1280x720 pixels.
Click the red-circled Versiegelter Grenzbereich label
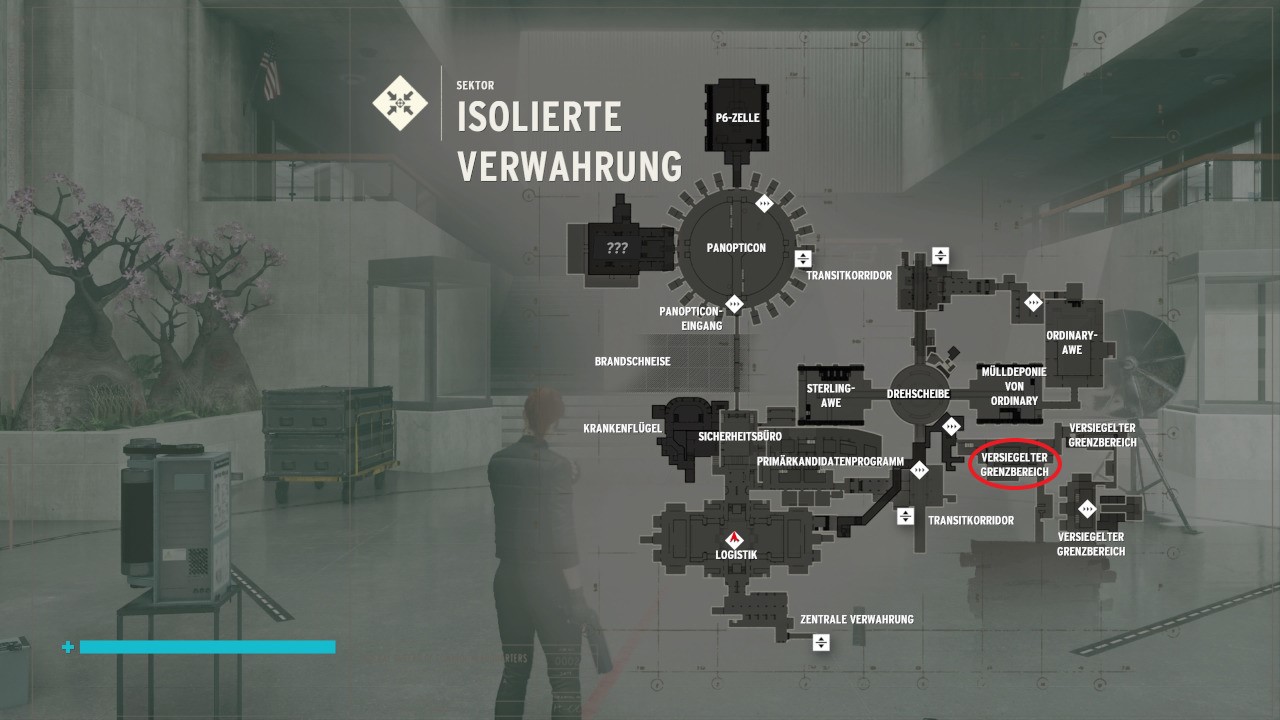click(1014, 464)
